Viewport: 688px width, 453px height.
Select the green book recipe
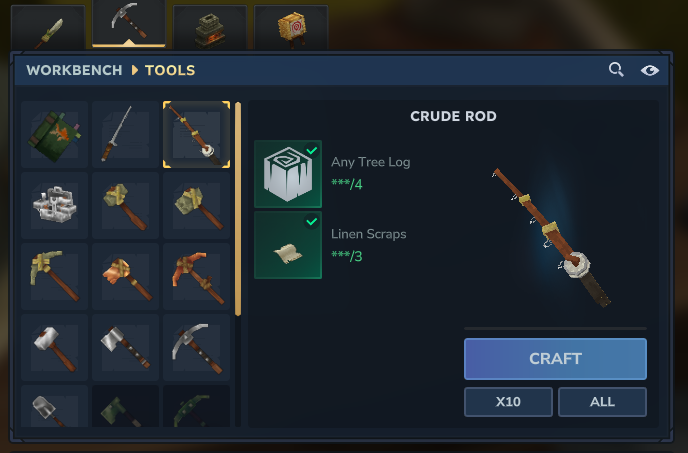pyautogui.click(x=54, y=134)
